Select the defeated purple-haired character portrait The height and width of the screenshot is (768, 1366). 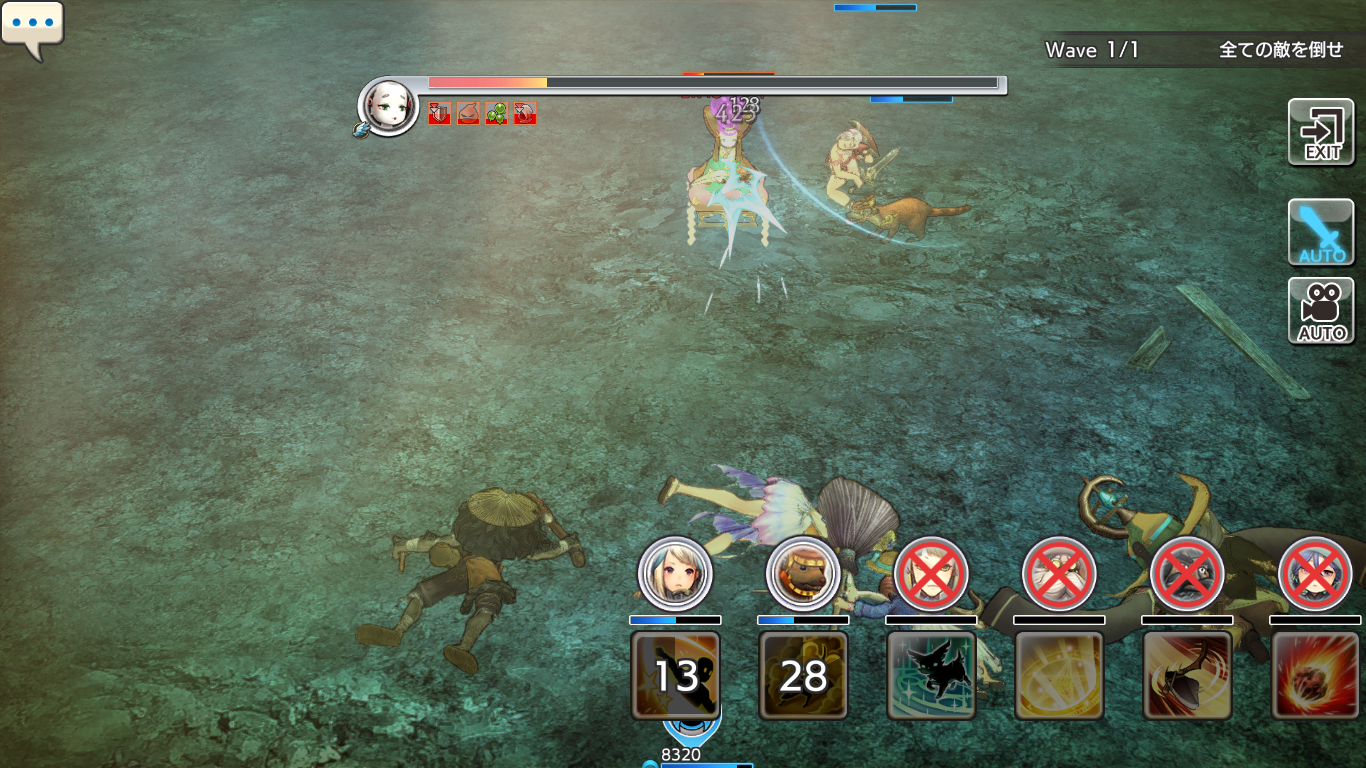pos(1315,574)
